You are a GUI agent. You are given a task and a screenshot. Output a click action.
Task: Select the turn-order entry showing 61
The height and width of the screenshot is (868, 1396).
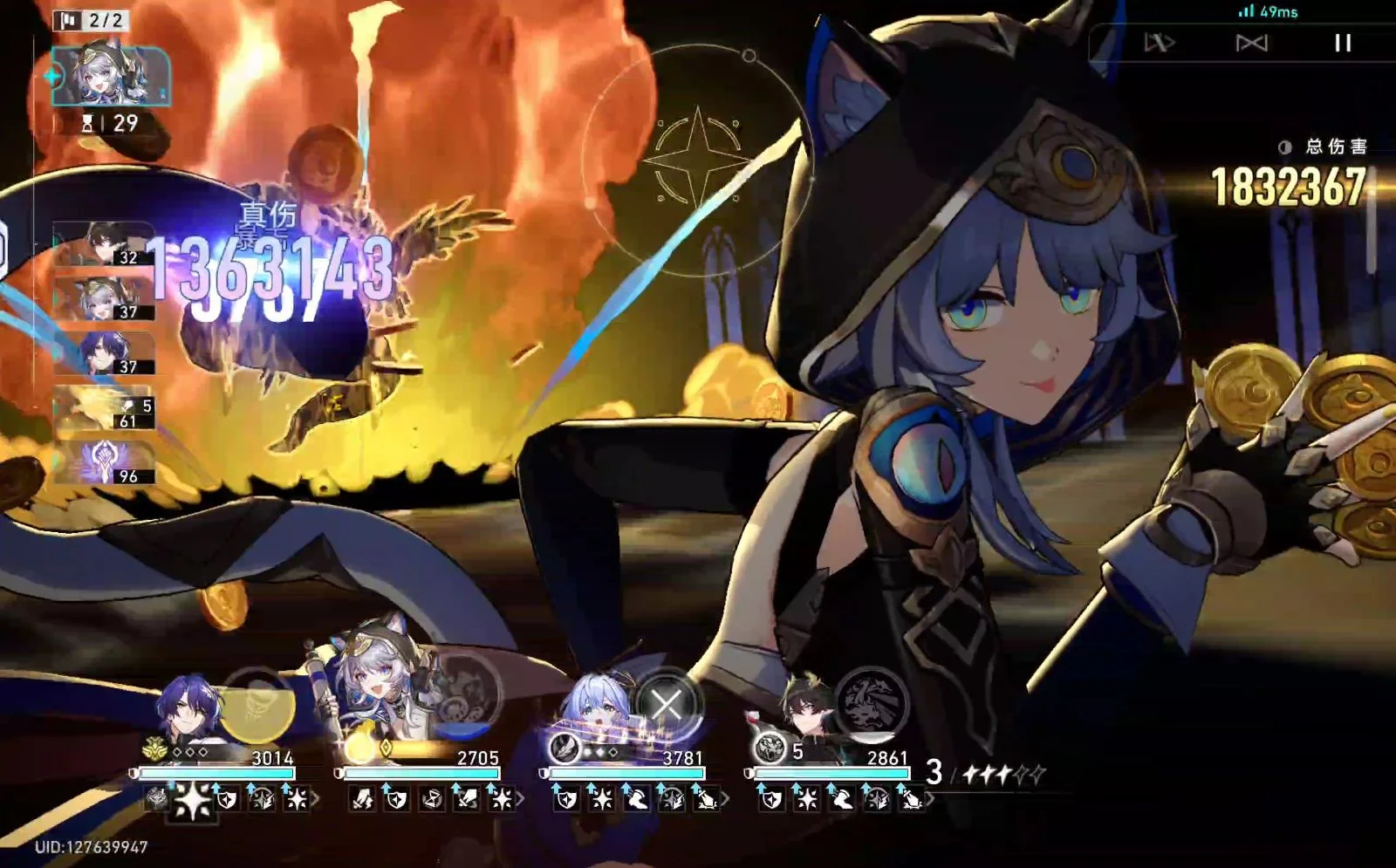pos(105,408)
